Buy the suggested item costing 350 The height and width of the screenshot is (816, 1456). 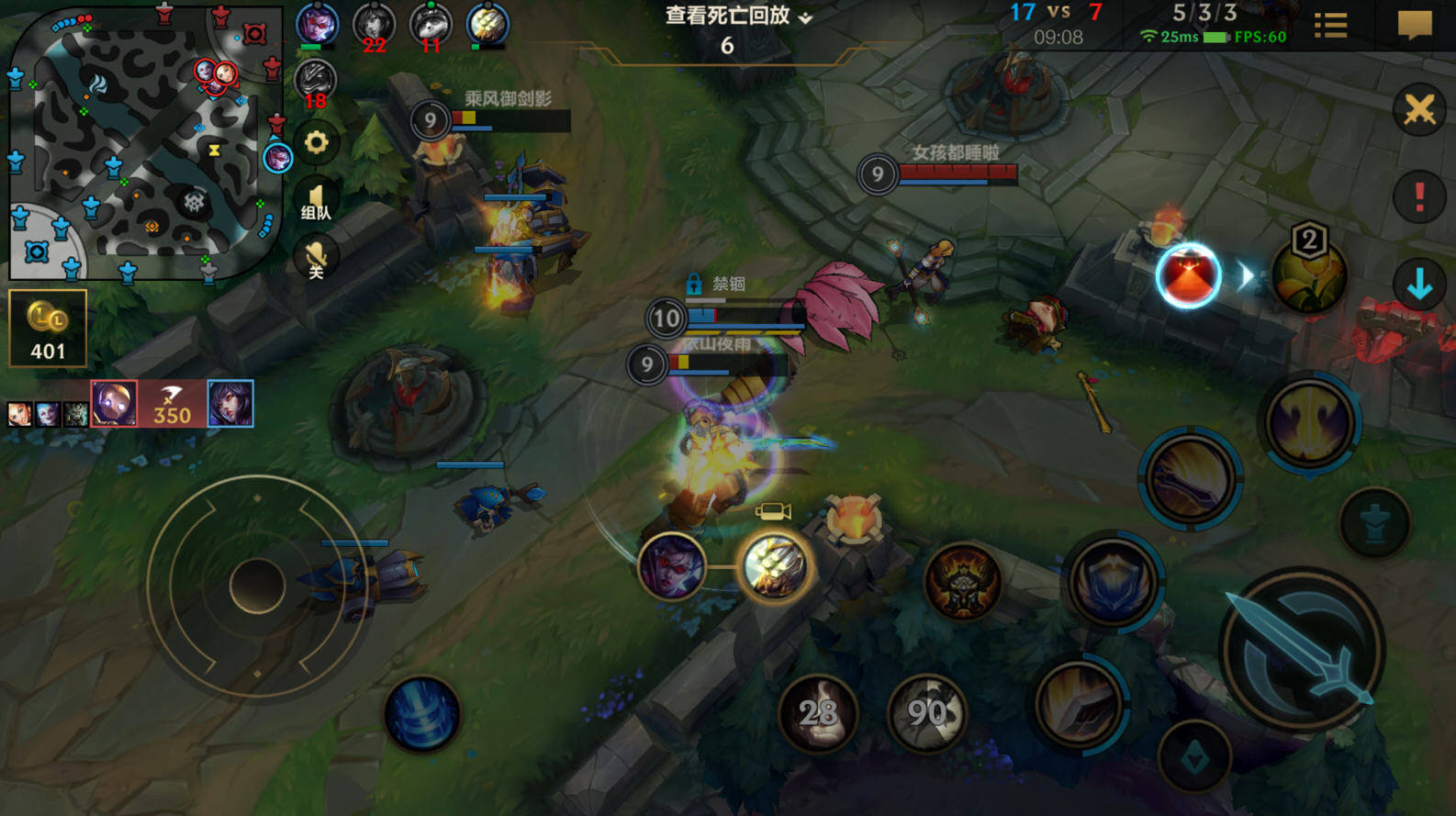(x=172, y=404)
